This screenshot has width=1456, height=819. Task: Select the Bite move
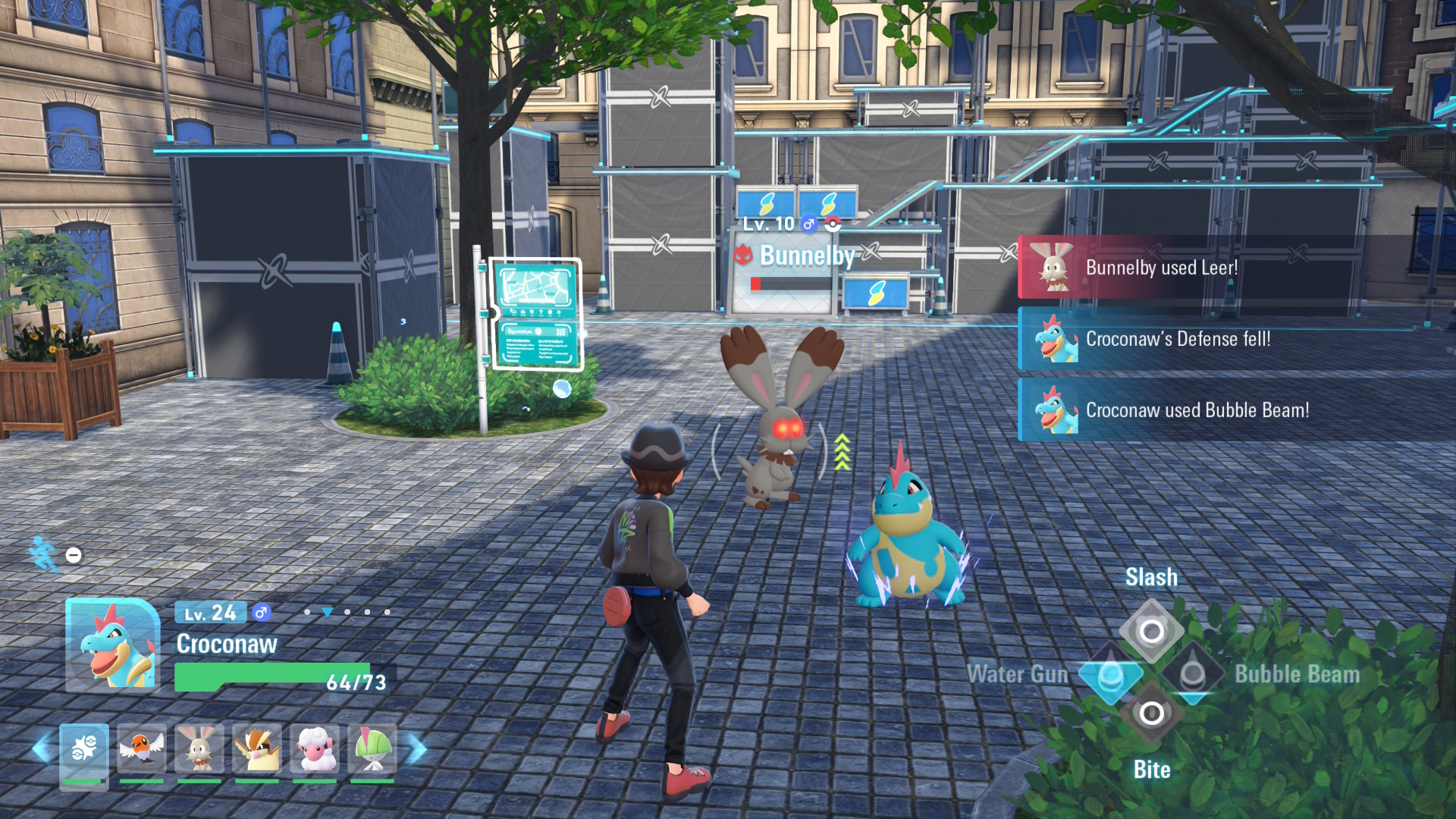click(1151, 714)
